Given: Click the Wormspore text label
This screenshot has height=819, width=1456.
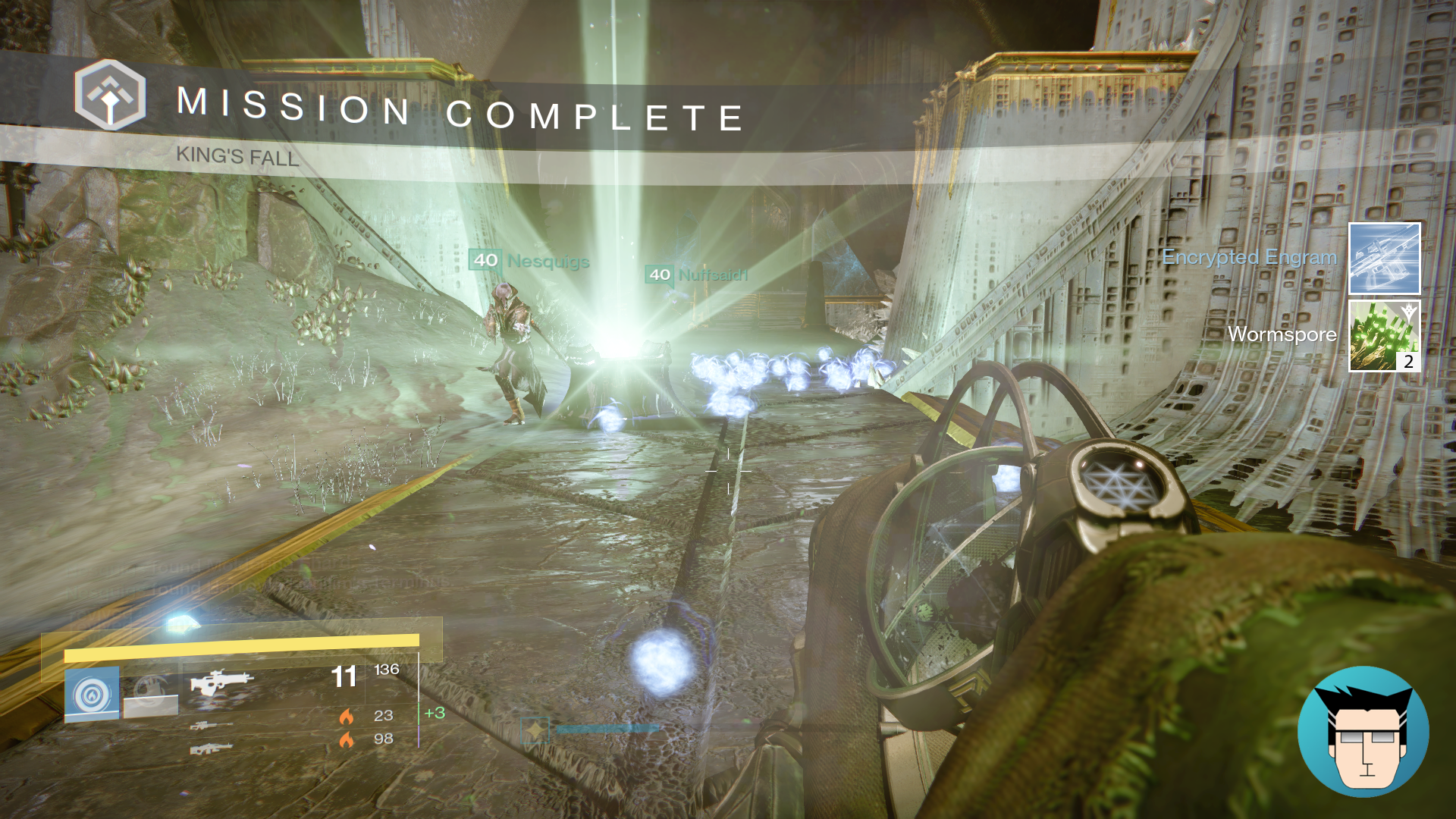Looking at the screenshot, I should coord(1284,334).
